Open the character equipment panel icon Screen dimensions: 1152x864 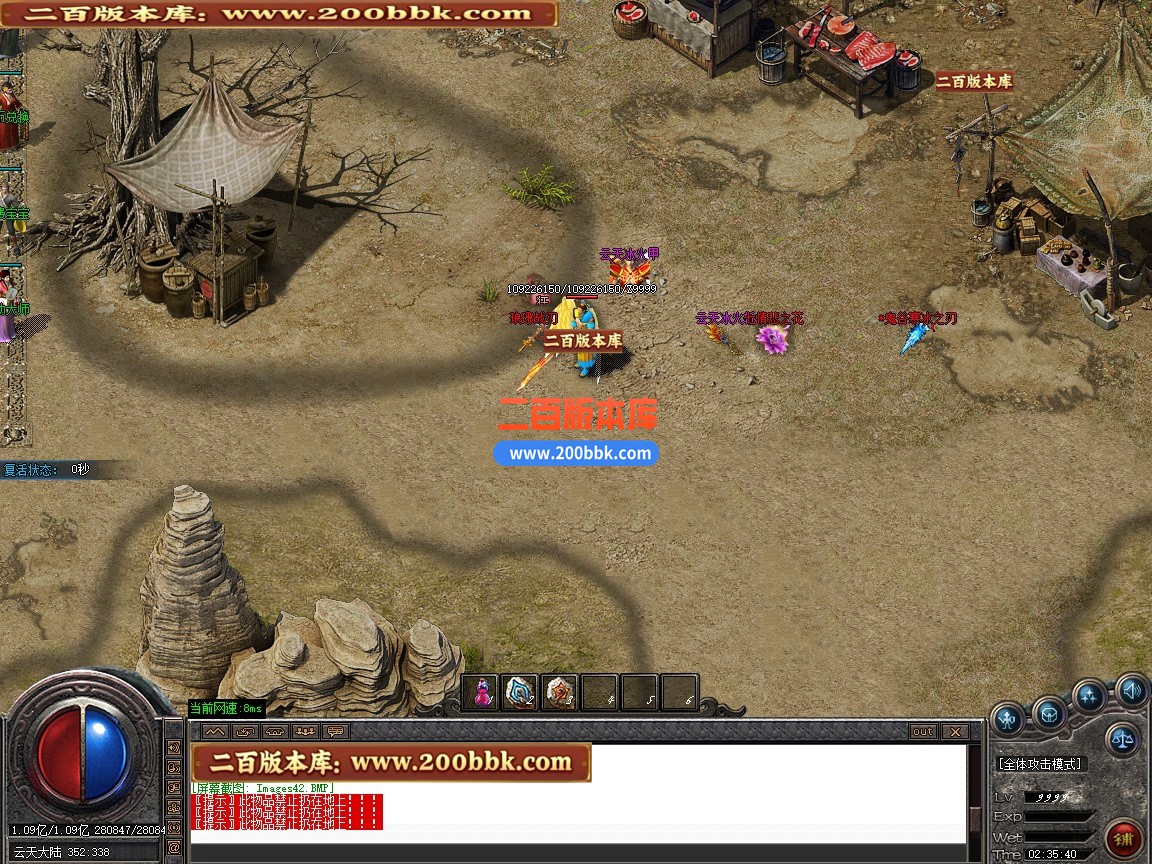click(x=1008, y=718)
